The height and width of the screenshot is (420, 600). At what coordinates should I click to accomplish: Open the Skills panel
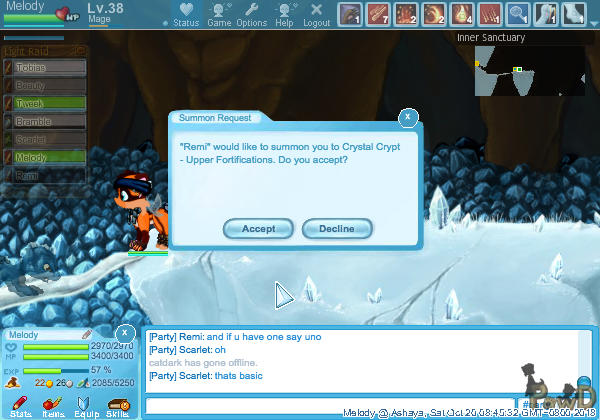point(117,406)
